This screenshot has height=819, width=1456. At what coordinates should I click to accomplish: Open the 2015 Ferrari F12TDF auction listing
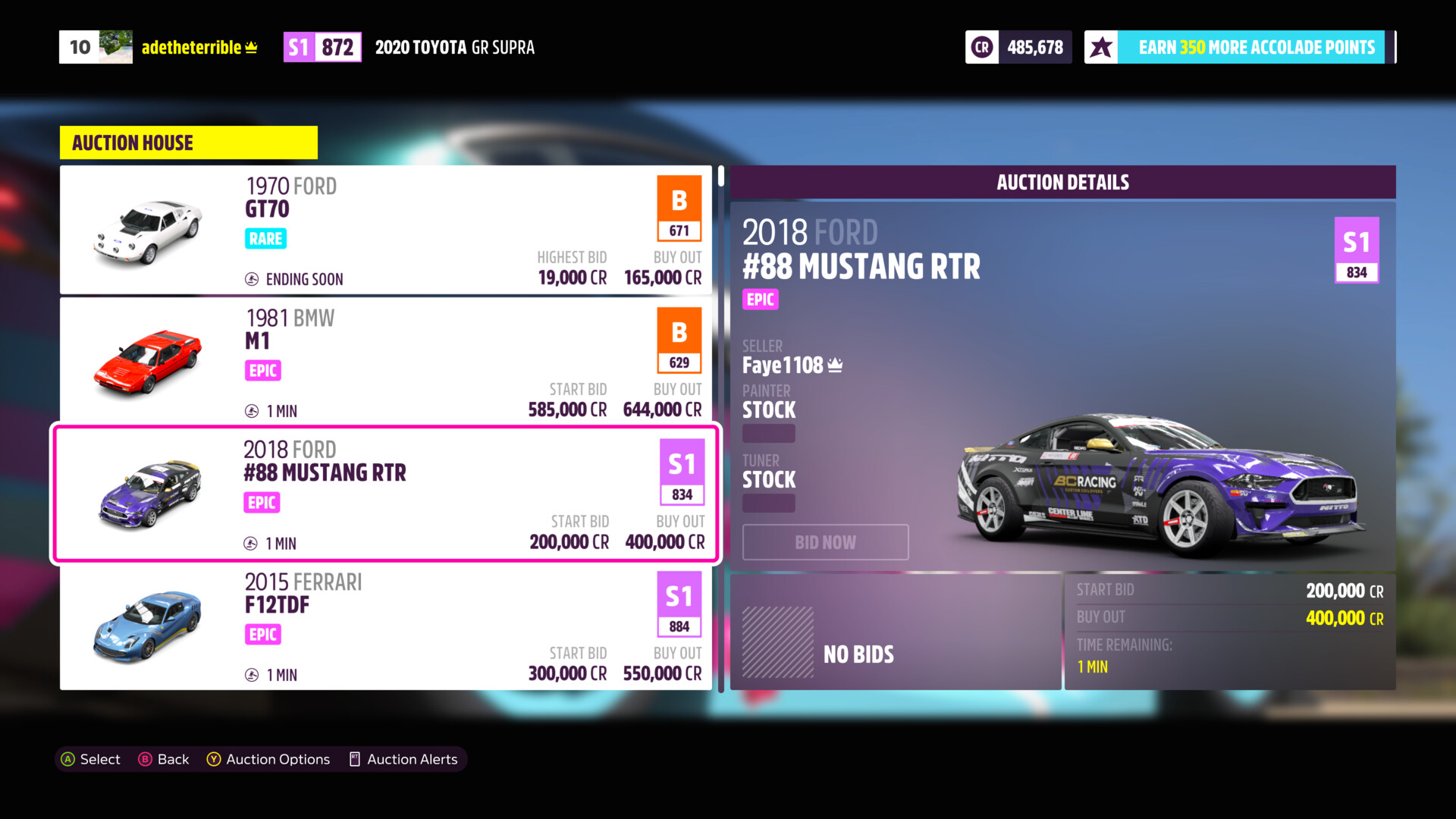click(x=385, y=627)
